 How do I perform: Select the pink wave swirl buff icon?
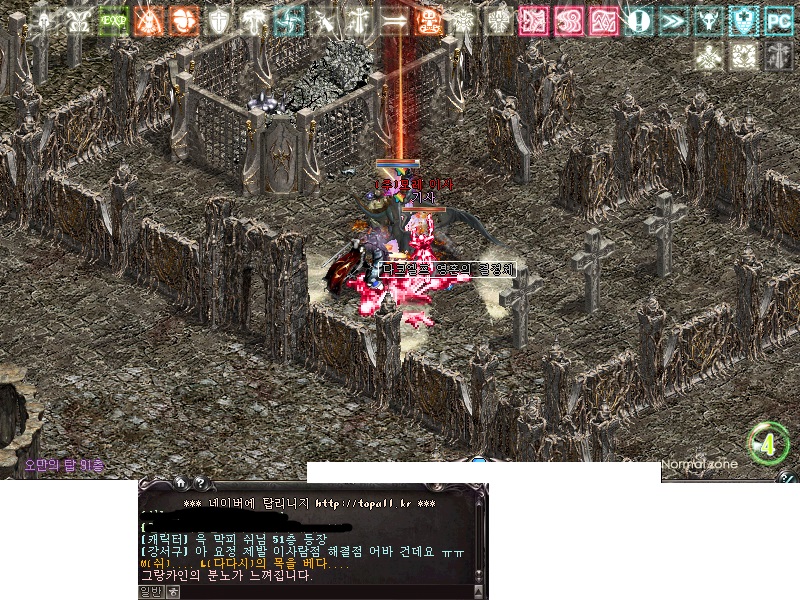click(605, 20)
